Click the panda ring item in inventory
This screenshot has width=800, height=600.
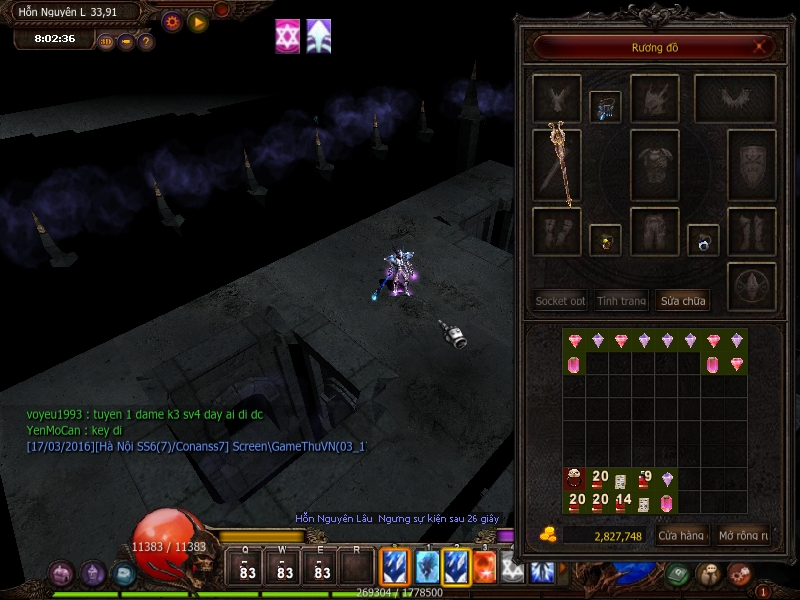point(574,479)
